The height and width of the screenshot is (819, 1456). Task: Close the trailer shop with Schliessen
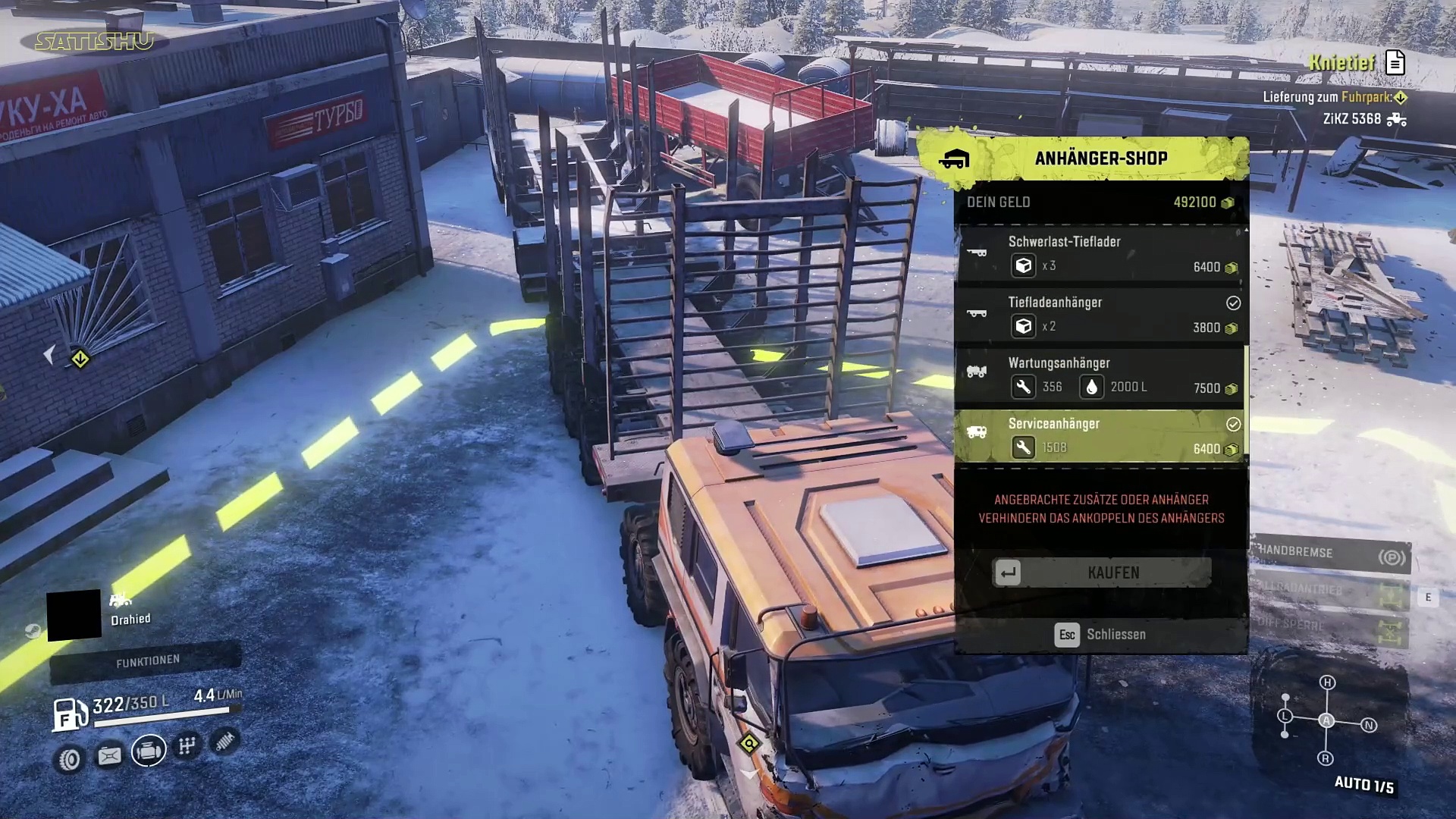click(1100, 635)
